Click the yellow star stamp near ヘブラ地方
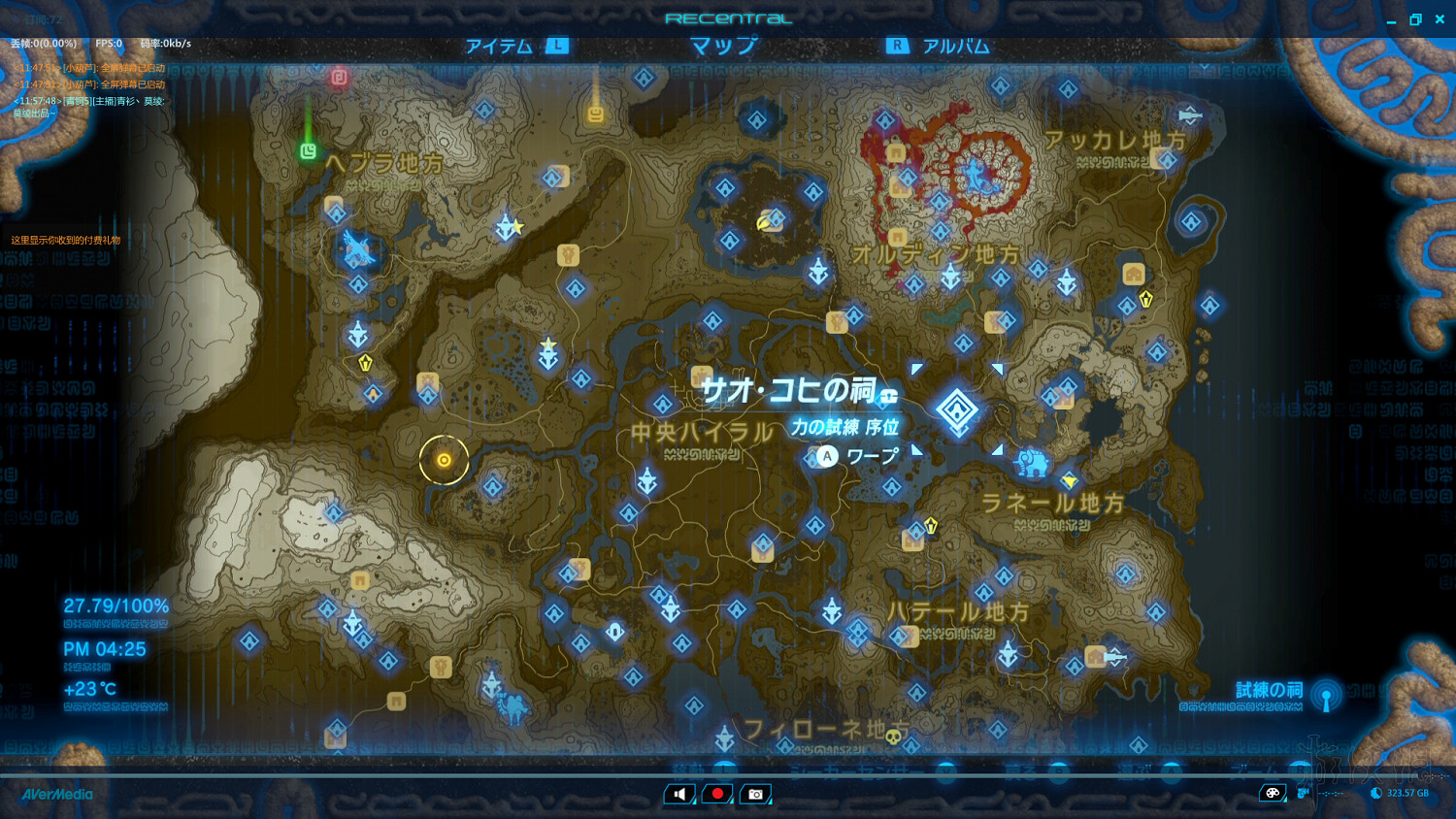The height and width of the screenshot is (819, 1456). pos(515,225)
